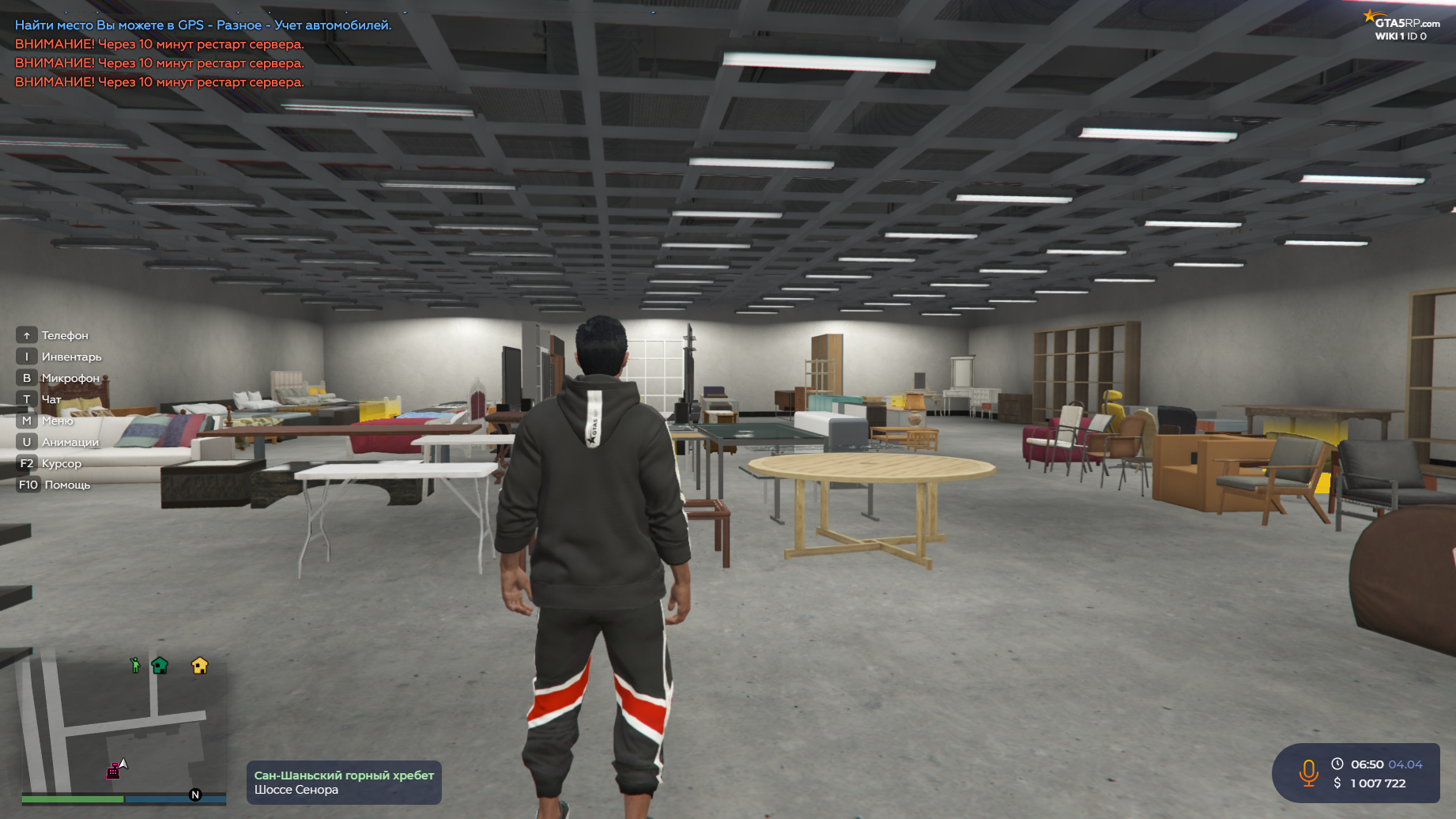The width and height of the screenshot is (1456, 819).
Task: Toggle the orange microphone icon
Action: click(1308, 772)
